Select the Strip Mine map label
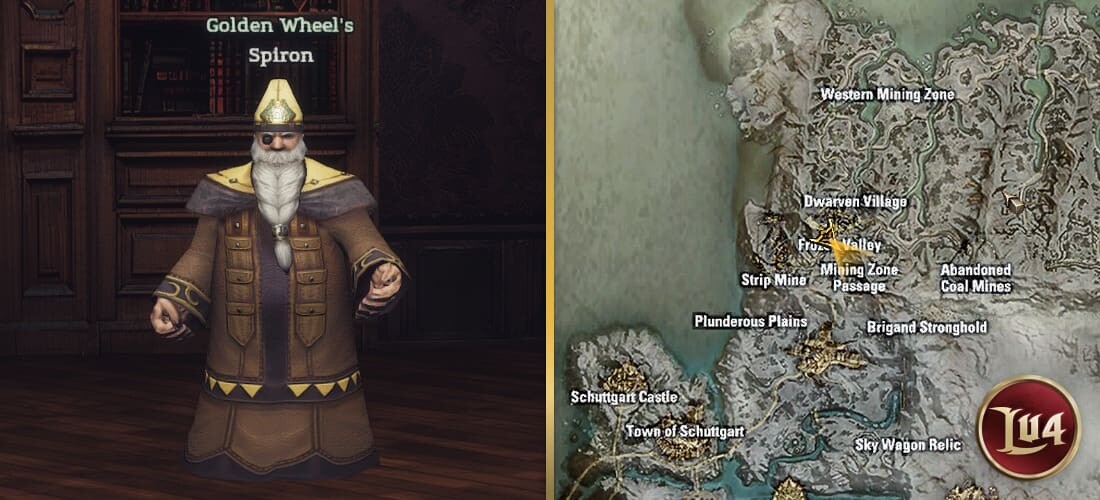The width and height of the screenshot is (1100, 500). pyautogui.click(x=773, y=280)
